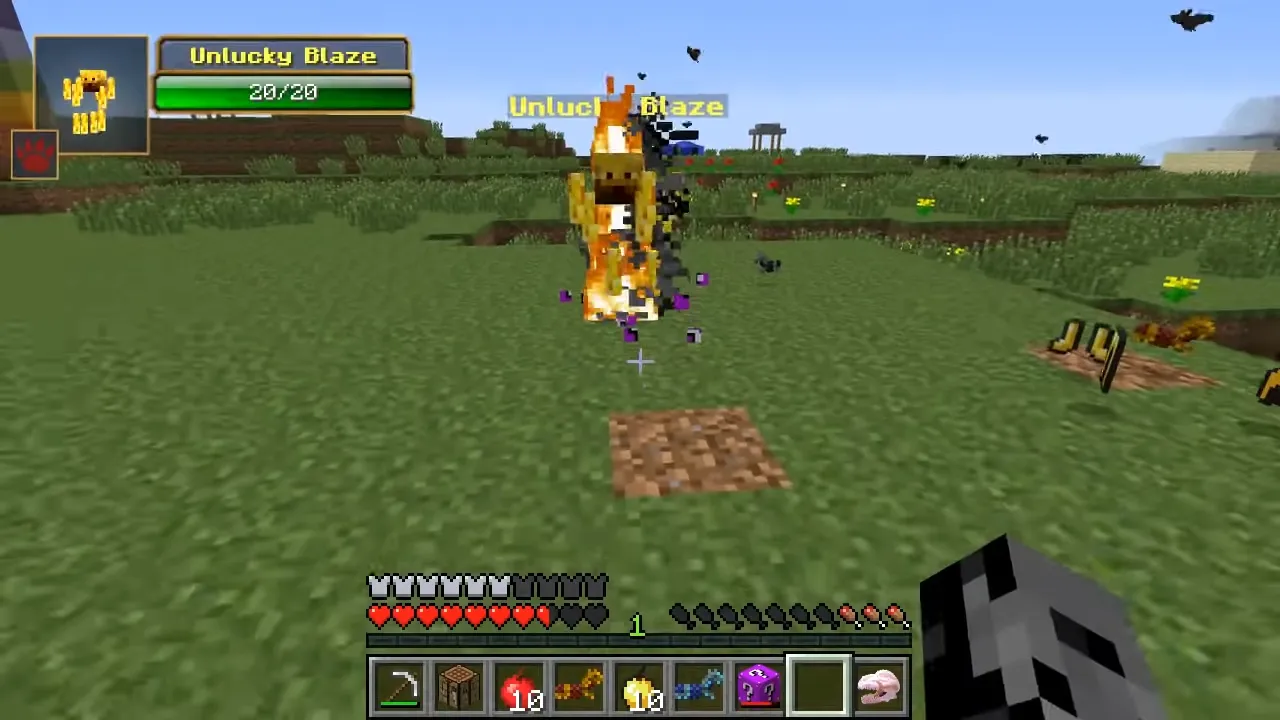Click the currently selected empty hotbar slot
The height and width of the screenshot is (720, 1280).
point(818,684)
